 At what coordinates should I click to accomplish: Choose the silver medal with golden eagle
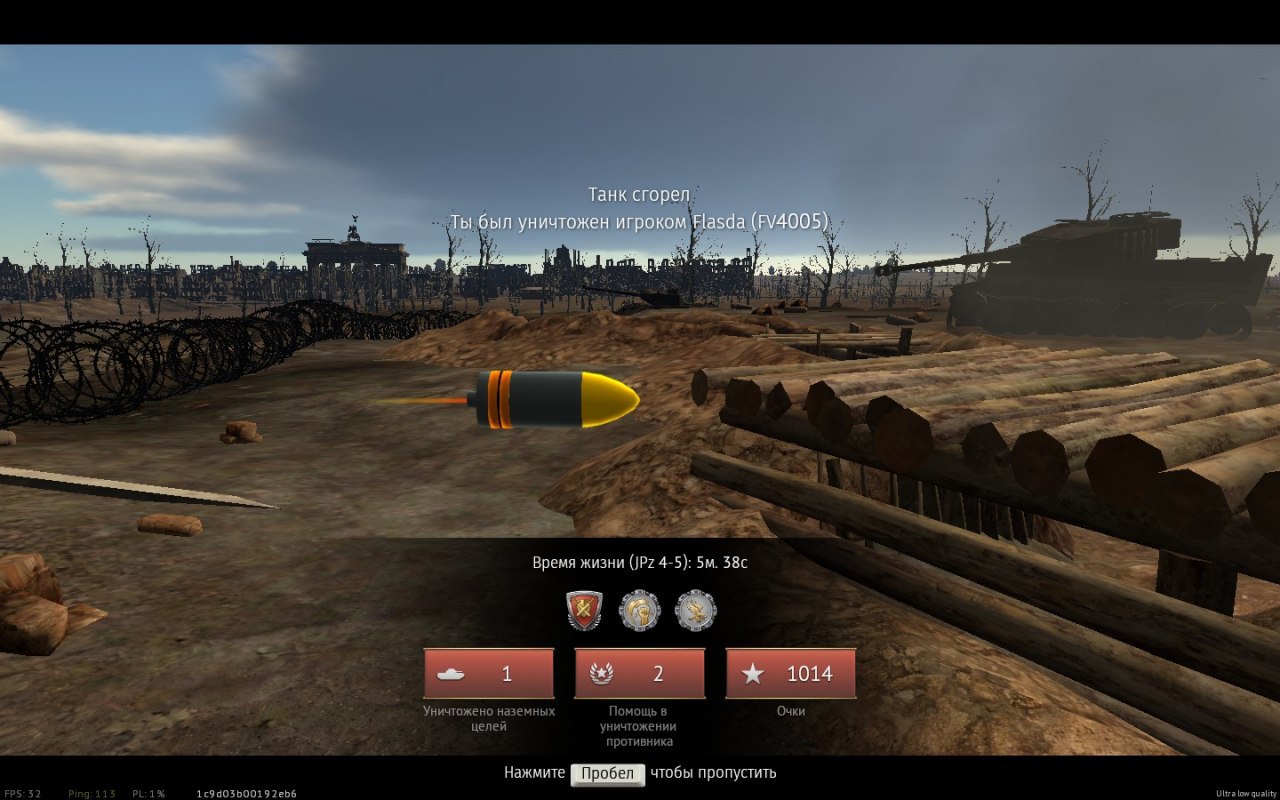696,610
